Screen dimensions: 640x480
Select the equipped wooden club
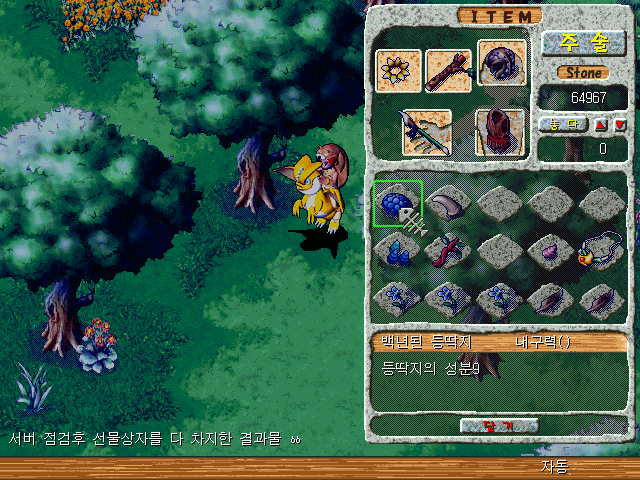coord(447,70)
